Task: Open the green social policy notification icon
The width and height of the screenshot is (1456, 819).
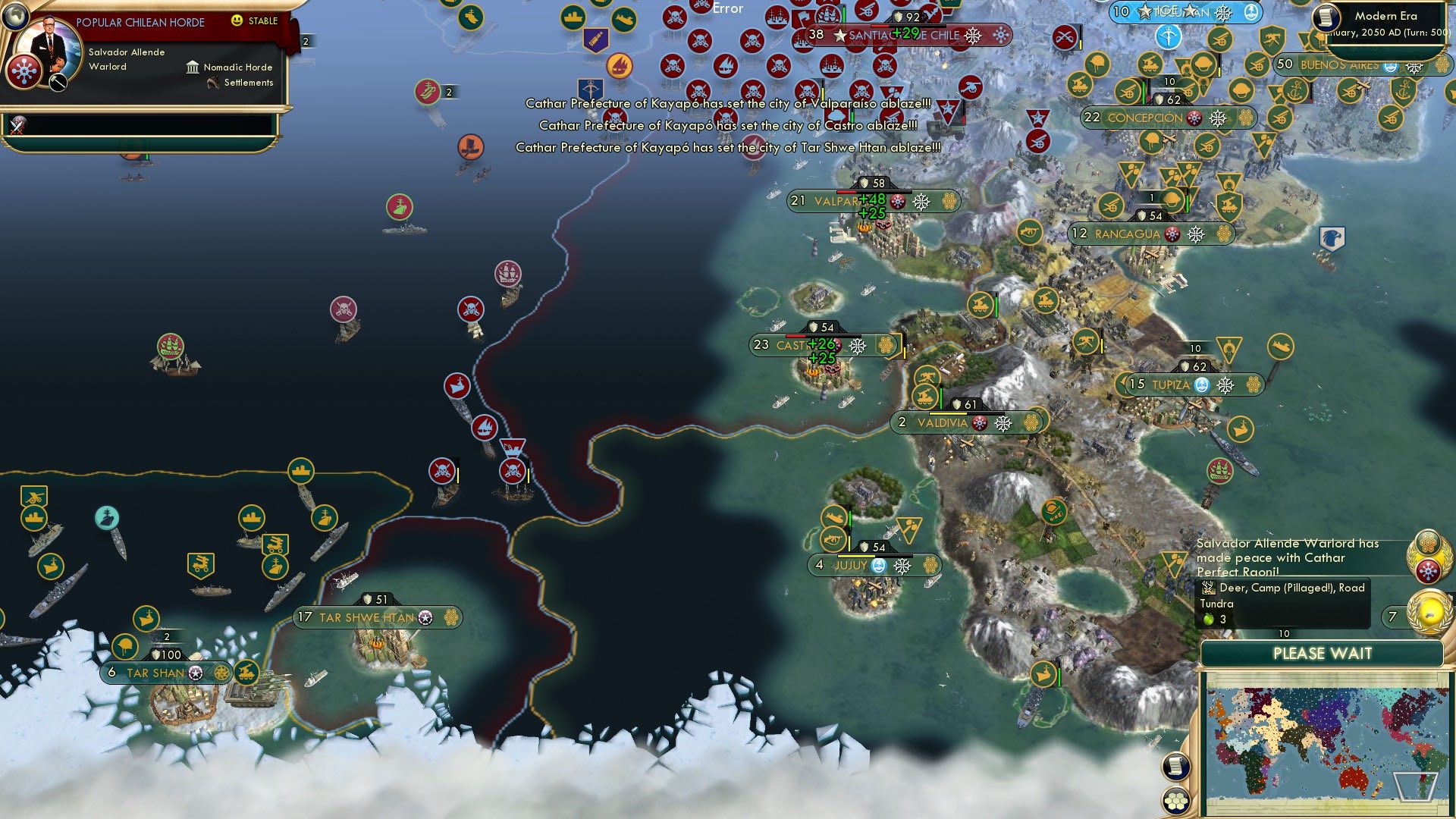Action: (x=1429, y=542)
